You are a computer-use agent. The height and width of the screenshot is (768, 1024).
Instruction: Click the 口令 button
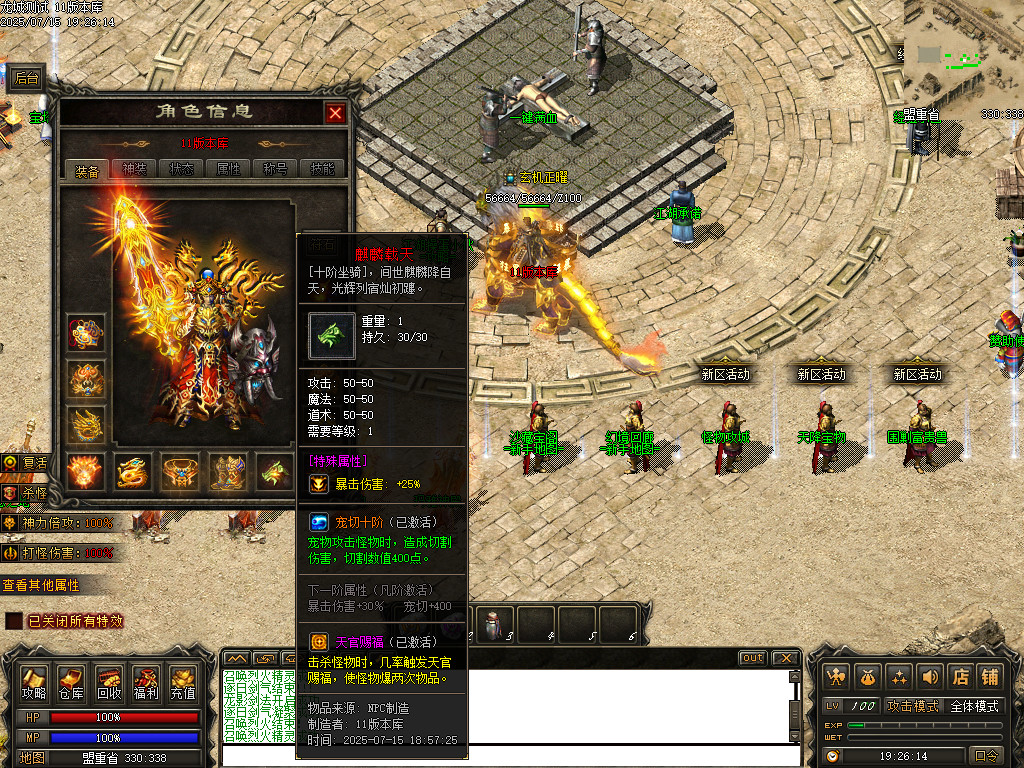(x=986, y=756)
